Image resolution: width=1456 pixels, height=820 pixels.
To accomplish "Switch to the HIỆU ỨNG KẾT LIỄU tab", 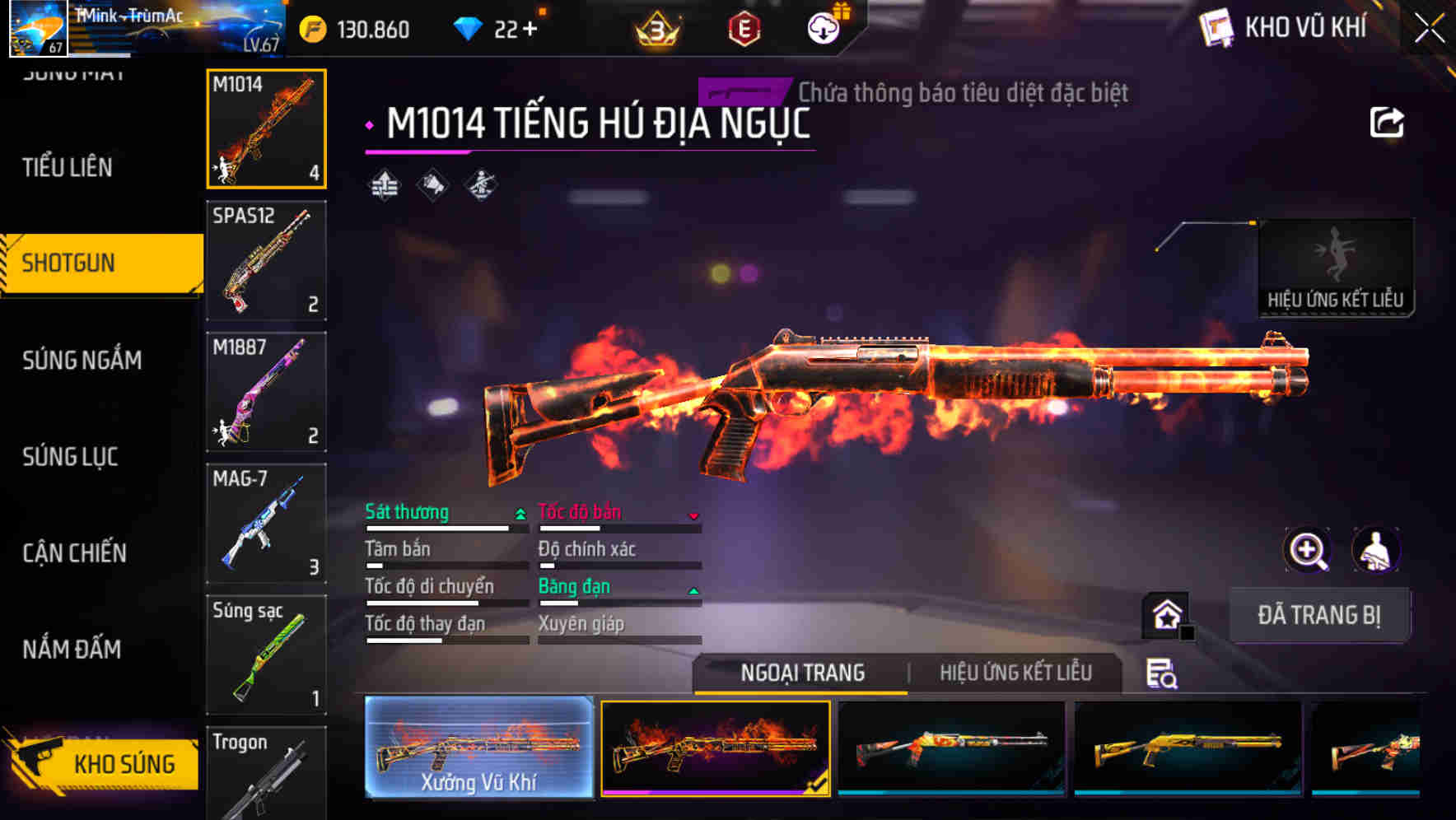I will (x=1015, y=673).
